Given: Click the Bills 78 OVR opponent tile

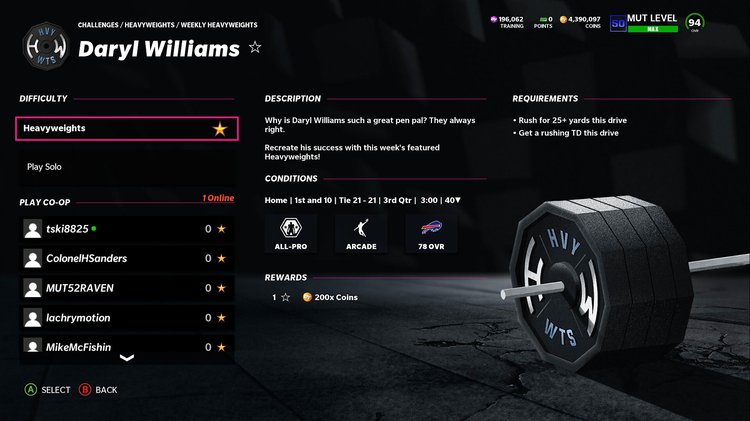Looking at the screenshot, I should point(433,233).
